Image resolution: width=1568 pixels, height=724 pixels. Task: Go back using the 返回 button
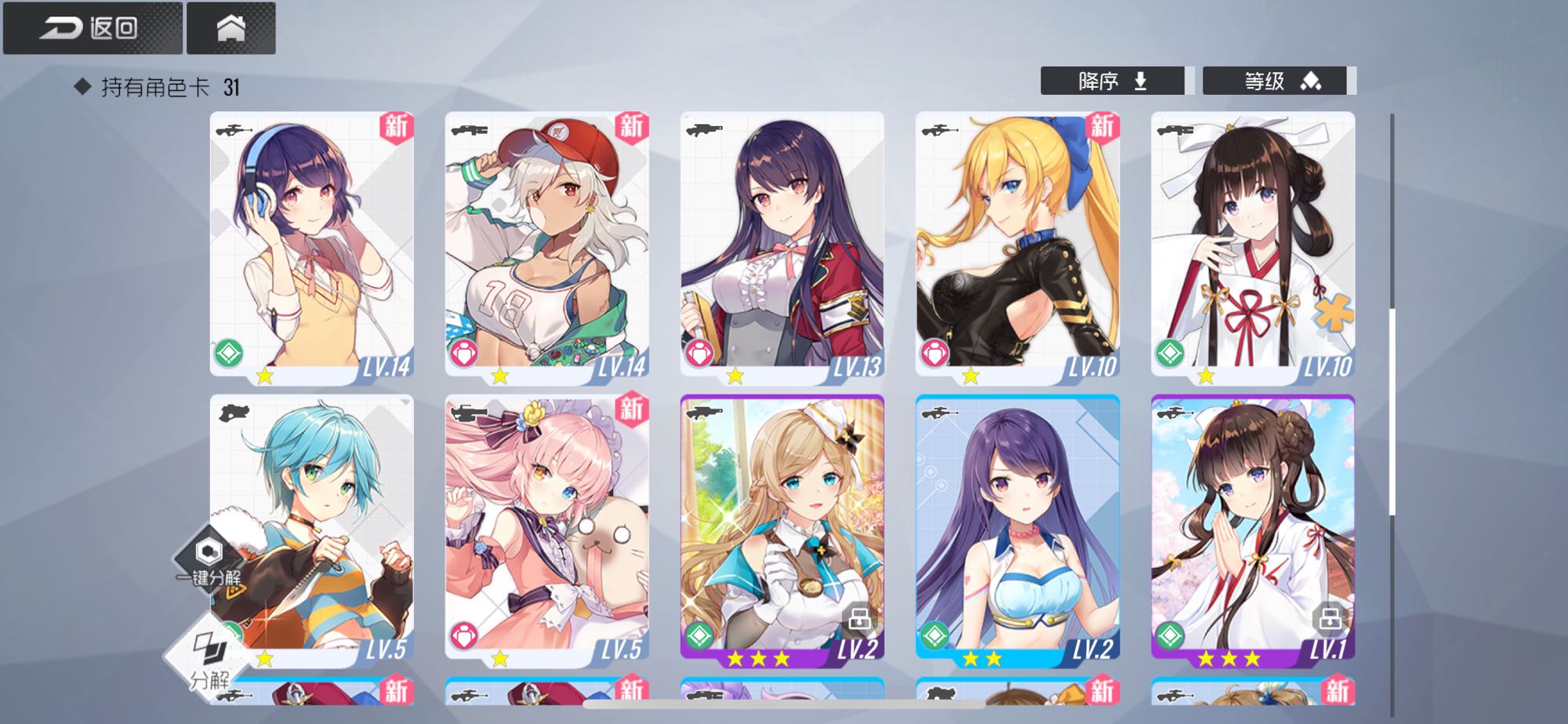pyautogui.click(x=92, y=28)
